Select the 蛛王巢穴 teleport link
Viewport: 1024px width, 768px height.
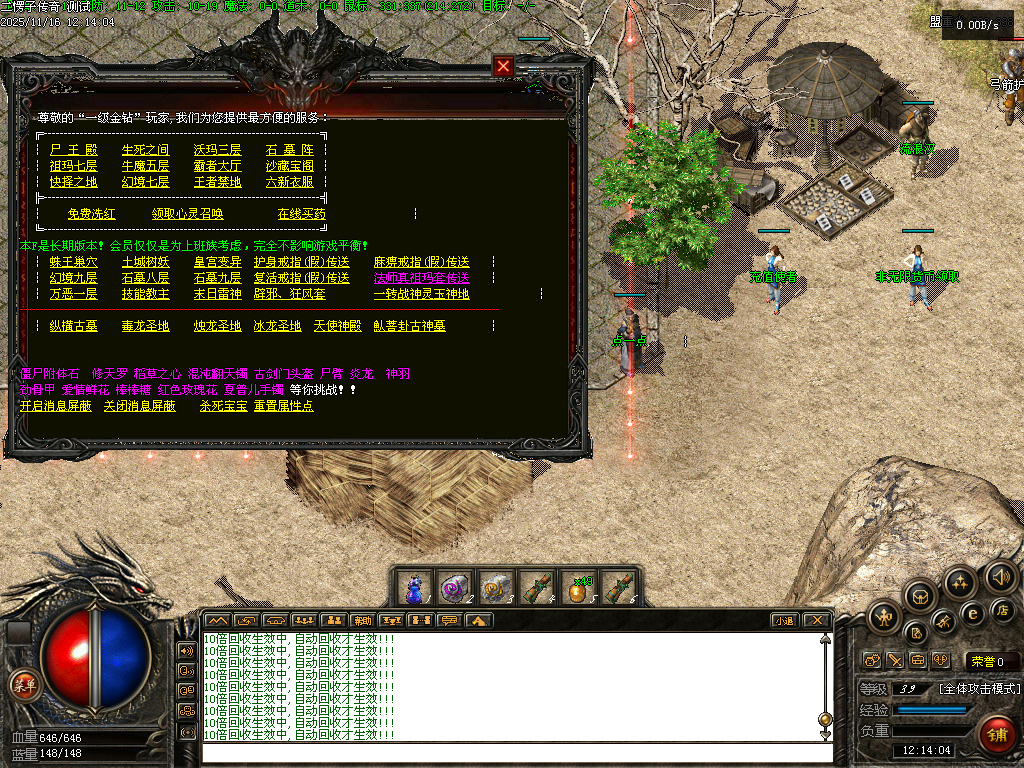click(x=73, y=262)
